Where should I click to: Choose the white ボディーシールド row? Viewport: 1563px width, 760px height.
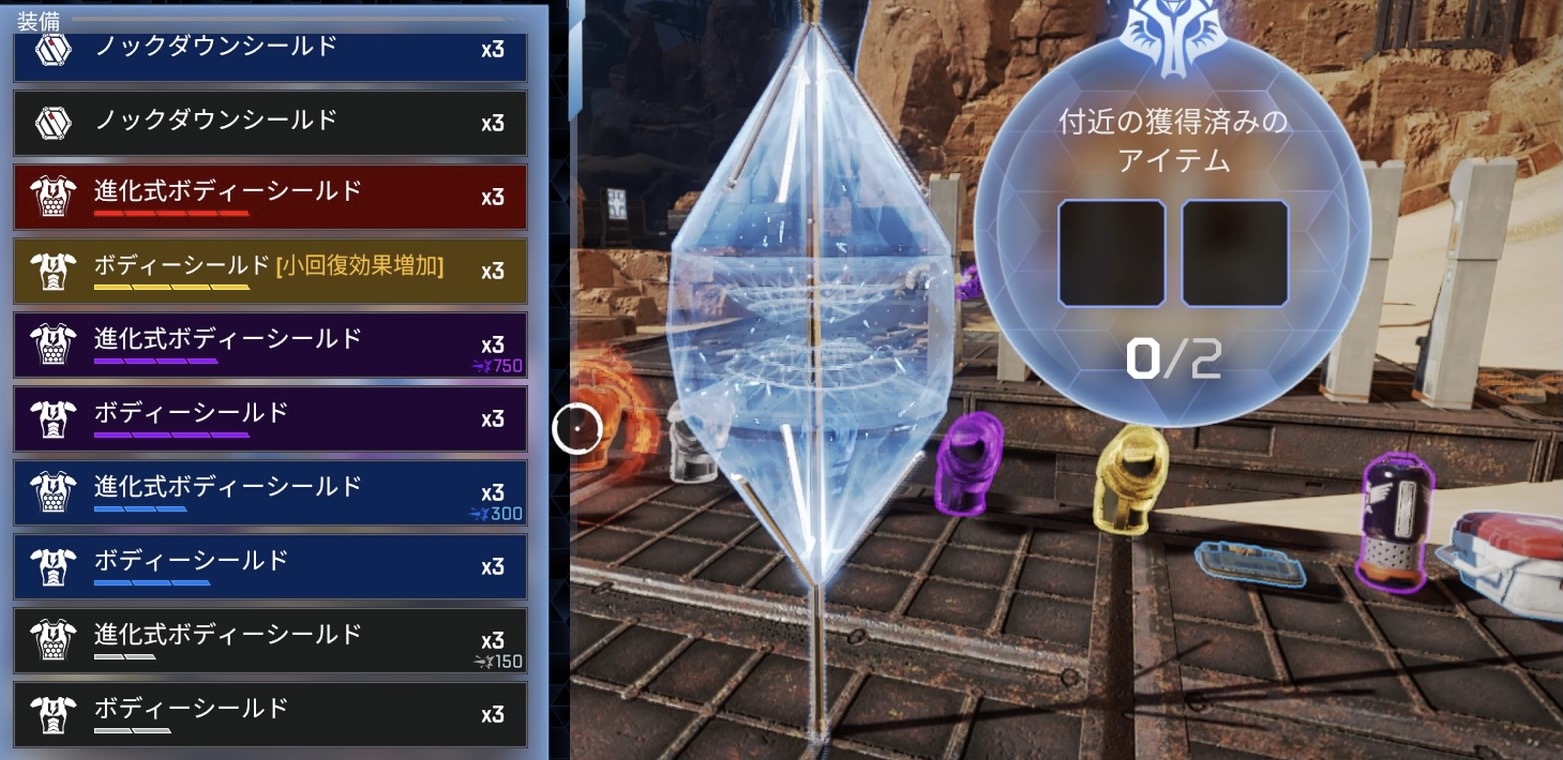pos(270,715)
